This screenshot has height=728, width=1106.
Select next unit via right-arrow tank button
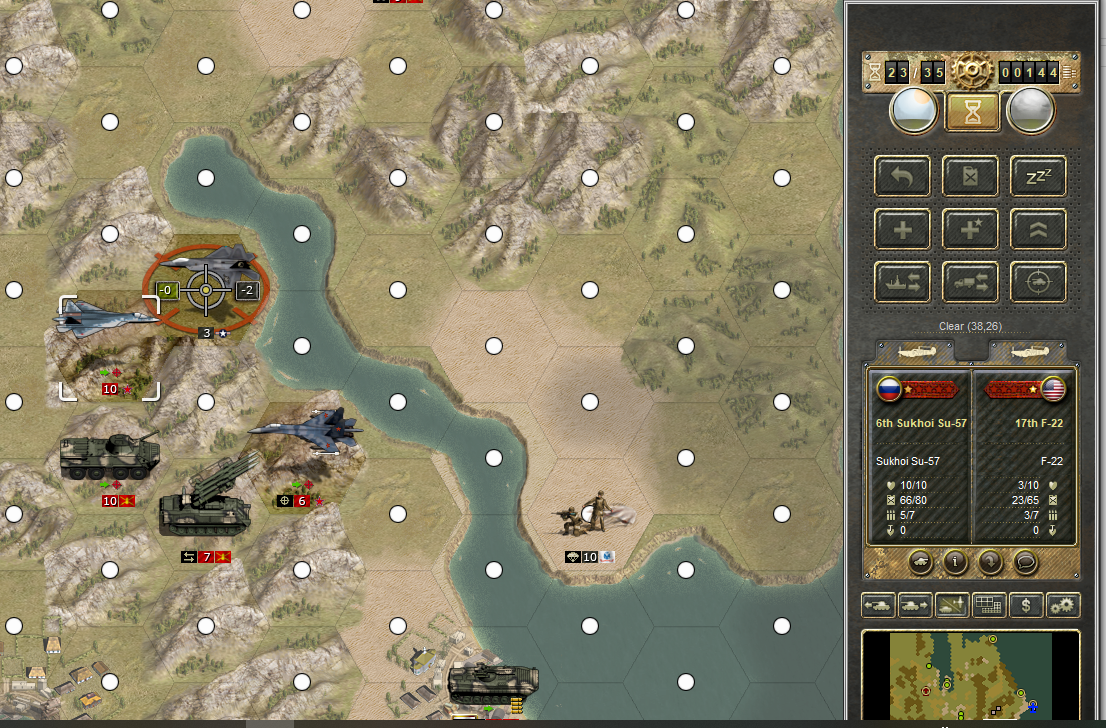(x=913, y=605)
